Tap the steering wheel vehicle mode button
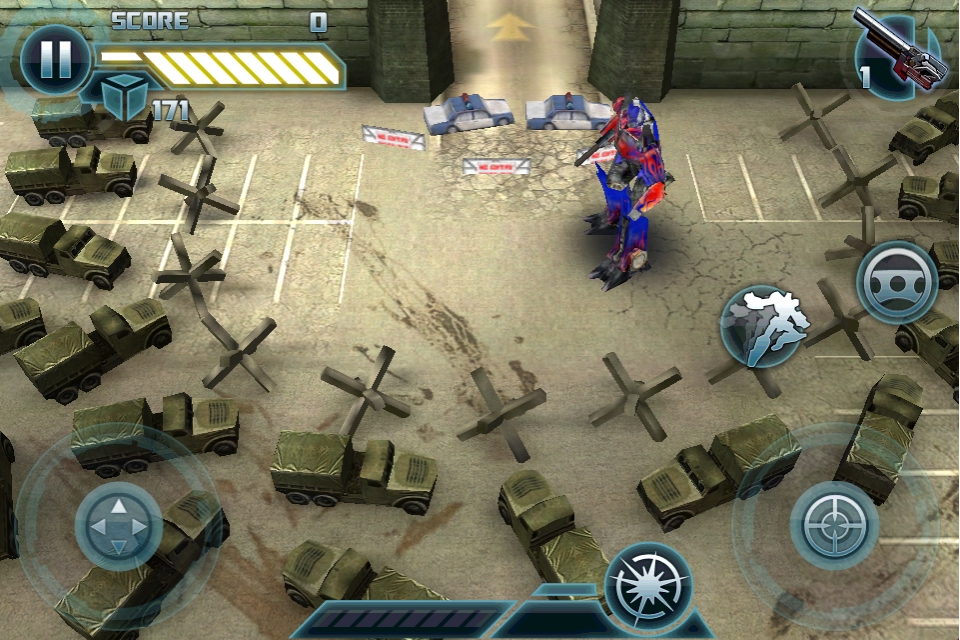 pos(896,282)
